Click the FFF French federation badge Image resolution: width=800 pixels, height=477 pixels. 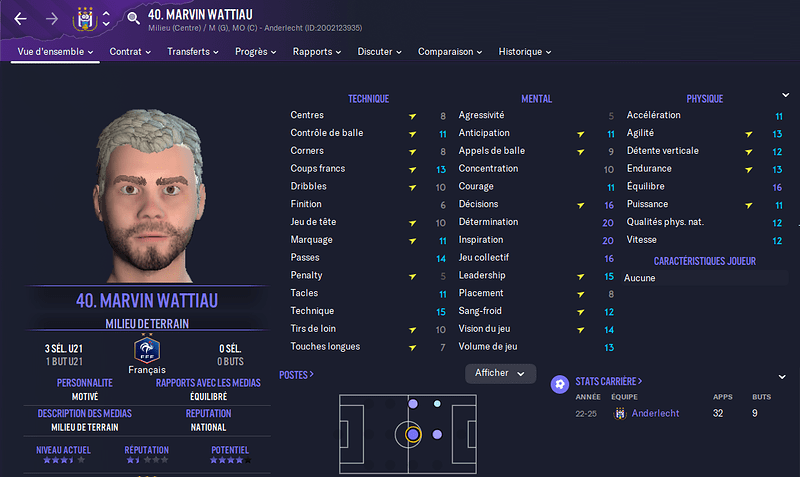147,351
